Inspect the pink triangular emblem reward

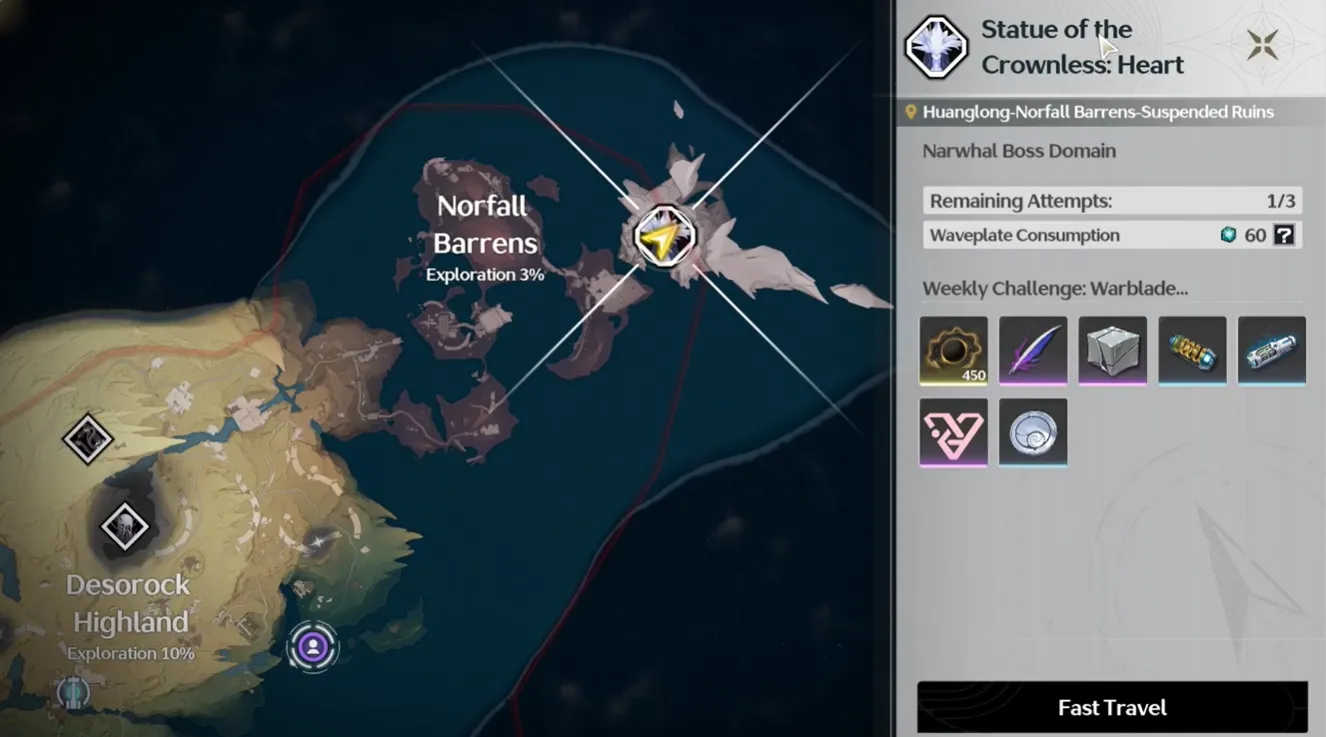point(953,432)
